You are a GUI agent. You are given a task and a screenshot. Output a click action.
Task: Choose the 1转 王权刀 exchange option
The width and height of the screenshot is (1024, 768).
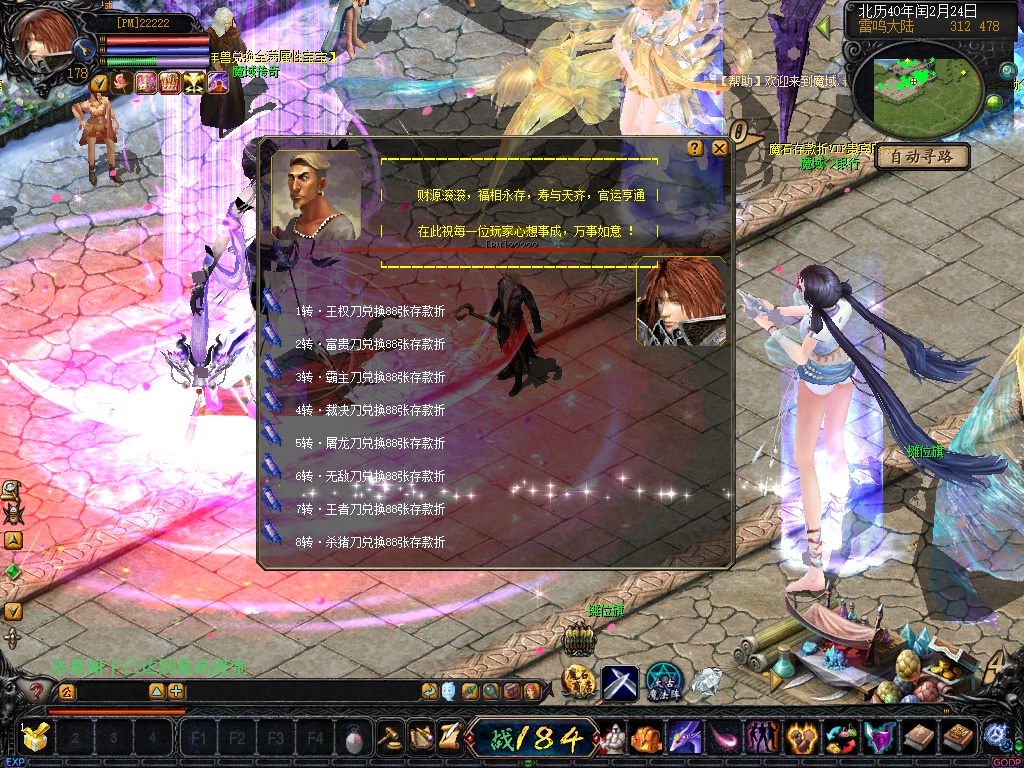point(369,311)
